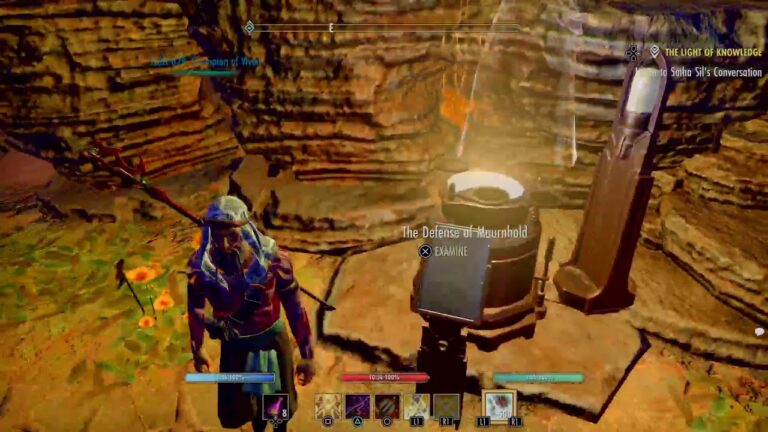The width and height of the screenshot is (768, 432).
Task: Activate the dark red striped ability icon
Action: tap(388, 406)
